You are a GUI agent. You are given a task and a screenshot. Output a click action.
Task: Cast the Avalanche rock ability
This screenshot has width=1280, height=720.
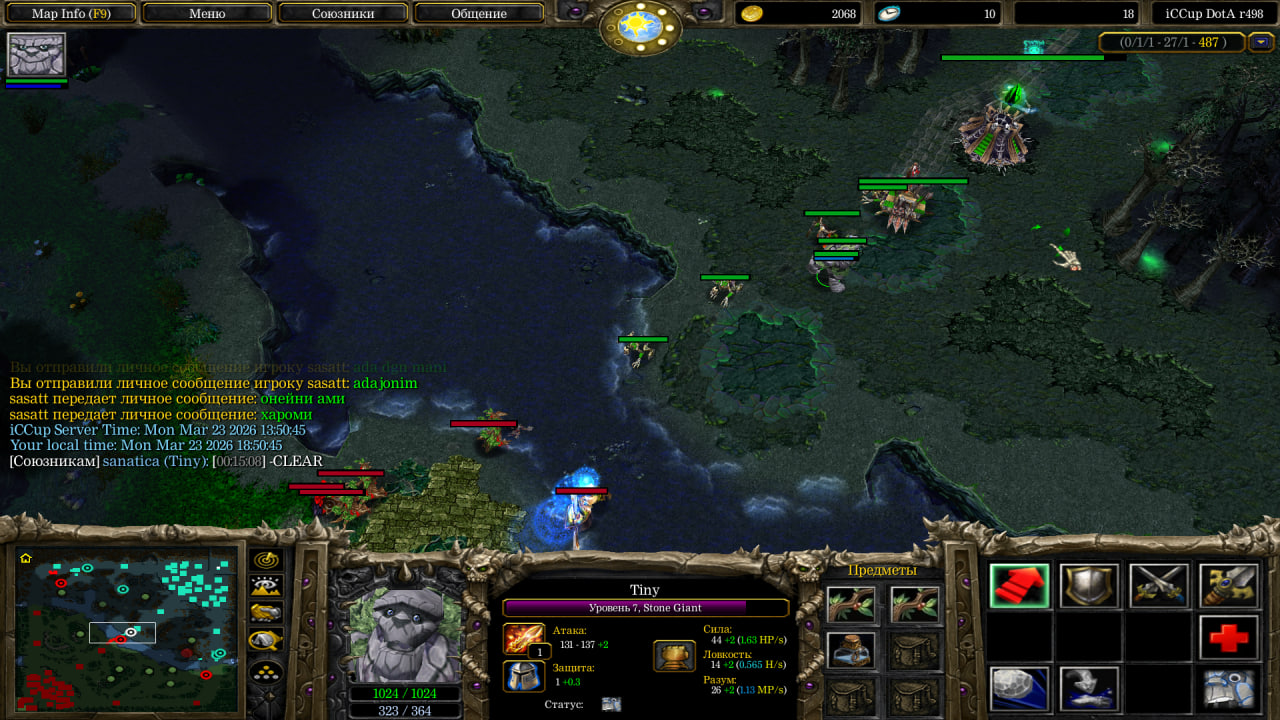pyautogui.click(x=1020, y=689)
